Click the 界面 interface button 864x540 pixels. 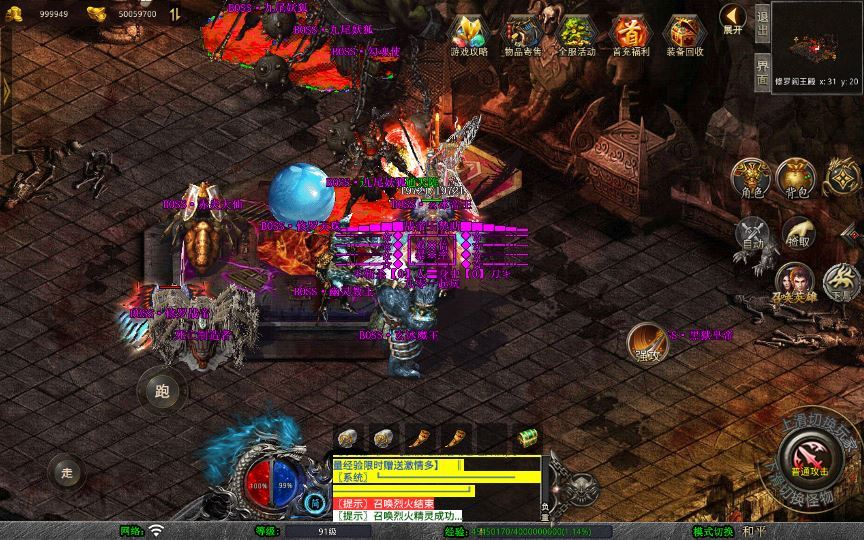(x=762, y=69)
